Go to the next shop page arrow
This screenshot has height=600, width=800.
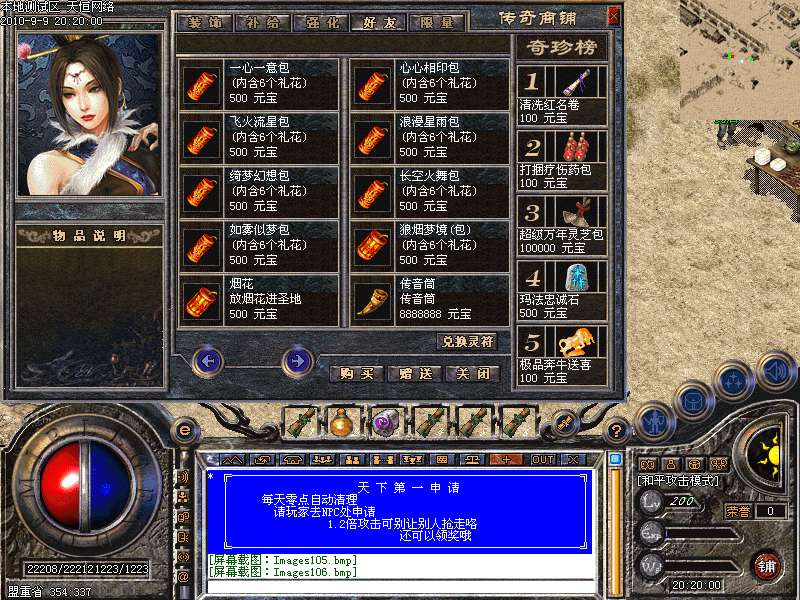(x=297, y=360)
